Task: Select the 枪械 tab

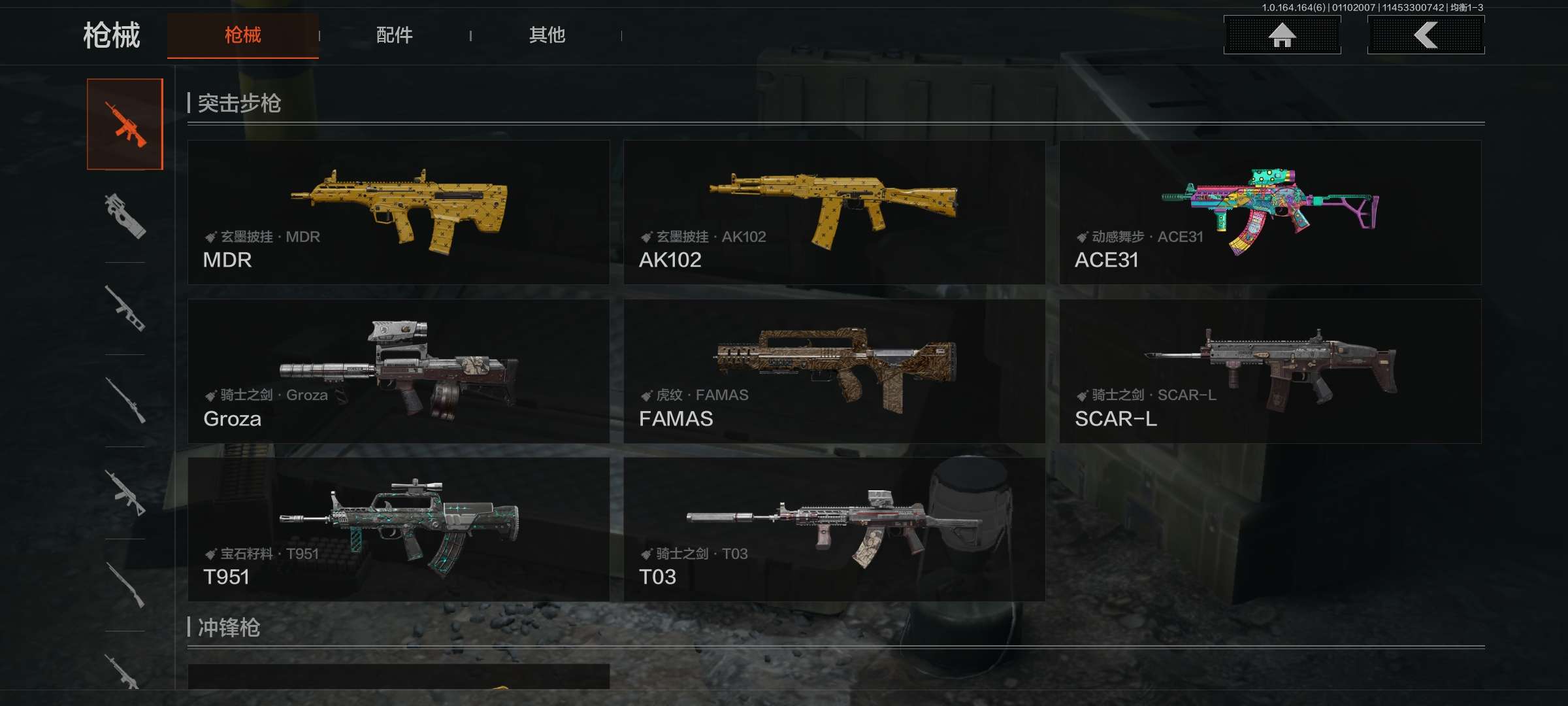Action: click(242, 35)
